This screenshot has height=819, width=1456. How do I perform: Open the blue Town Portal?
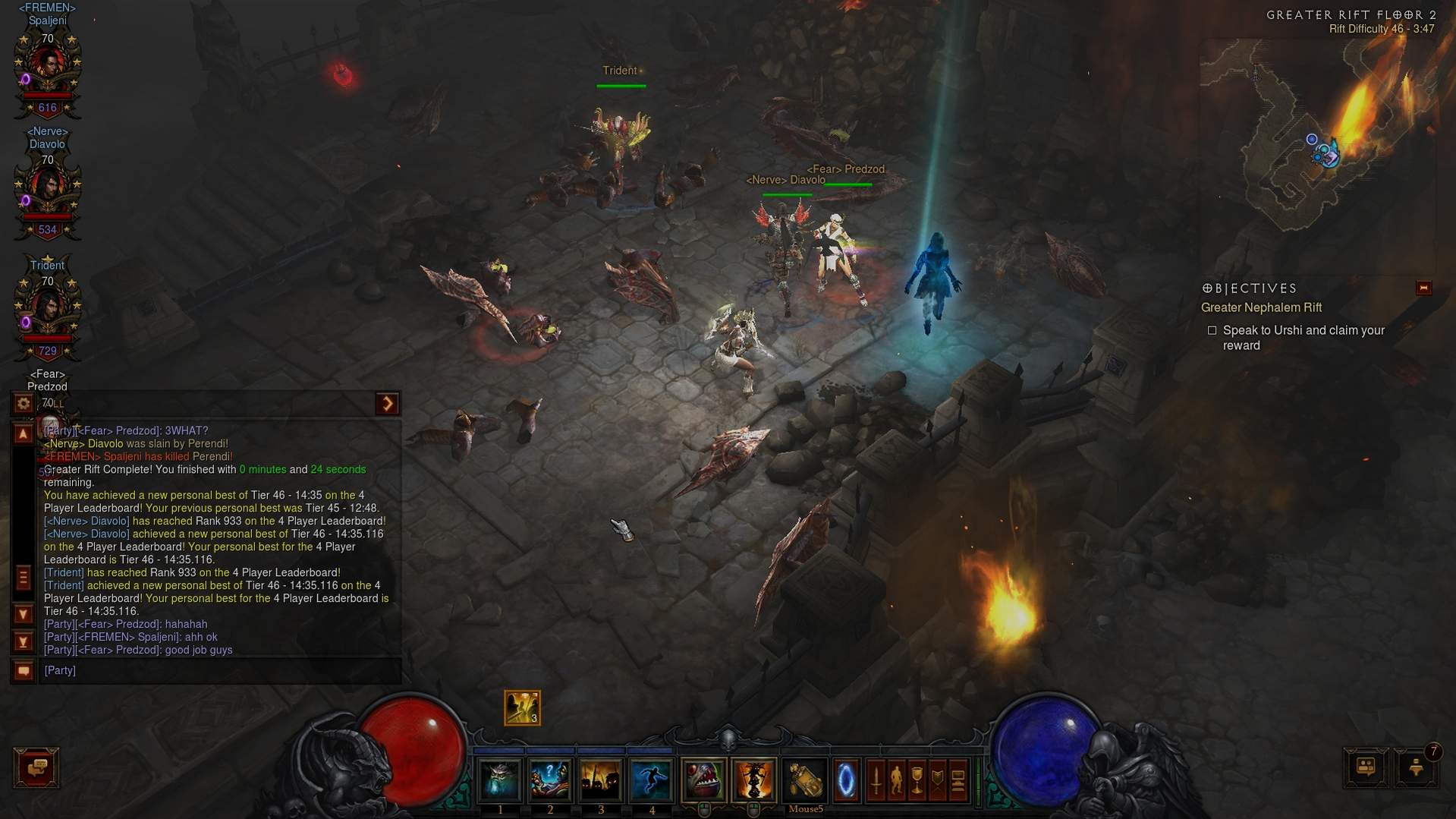click(846, 780)
